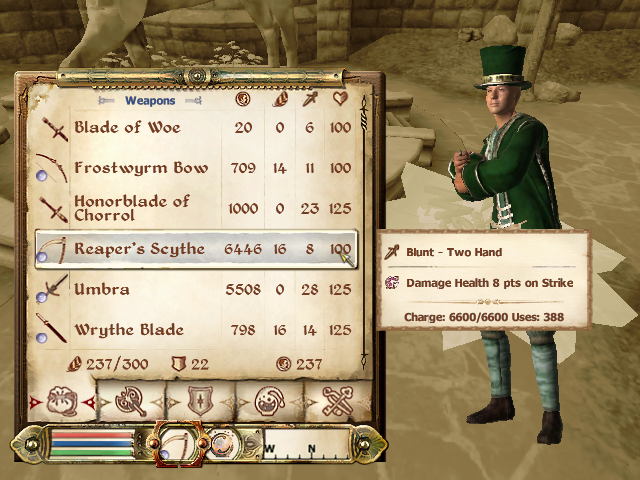Click the equipped scythe icon on the HUD

click(x=177, y=441)
